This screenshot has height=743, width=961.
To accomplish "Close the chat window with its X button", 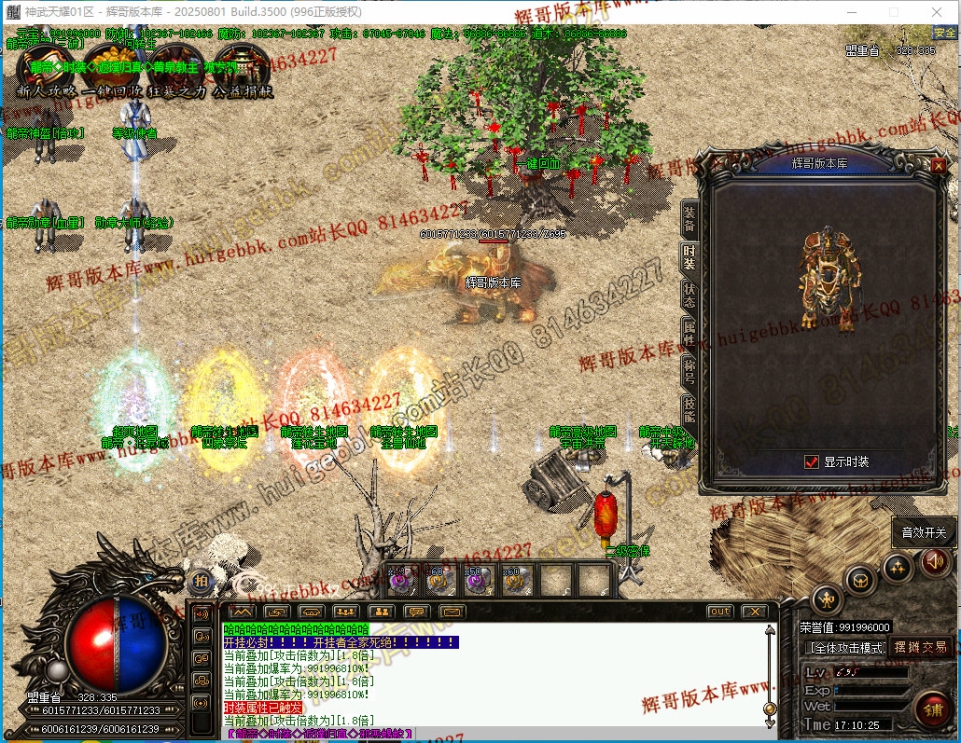I will coord(754,611).
